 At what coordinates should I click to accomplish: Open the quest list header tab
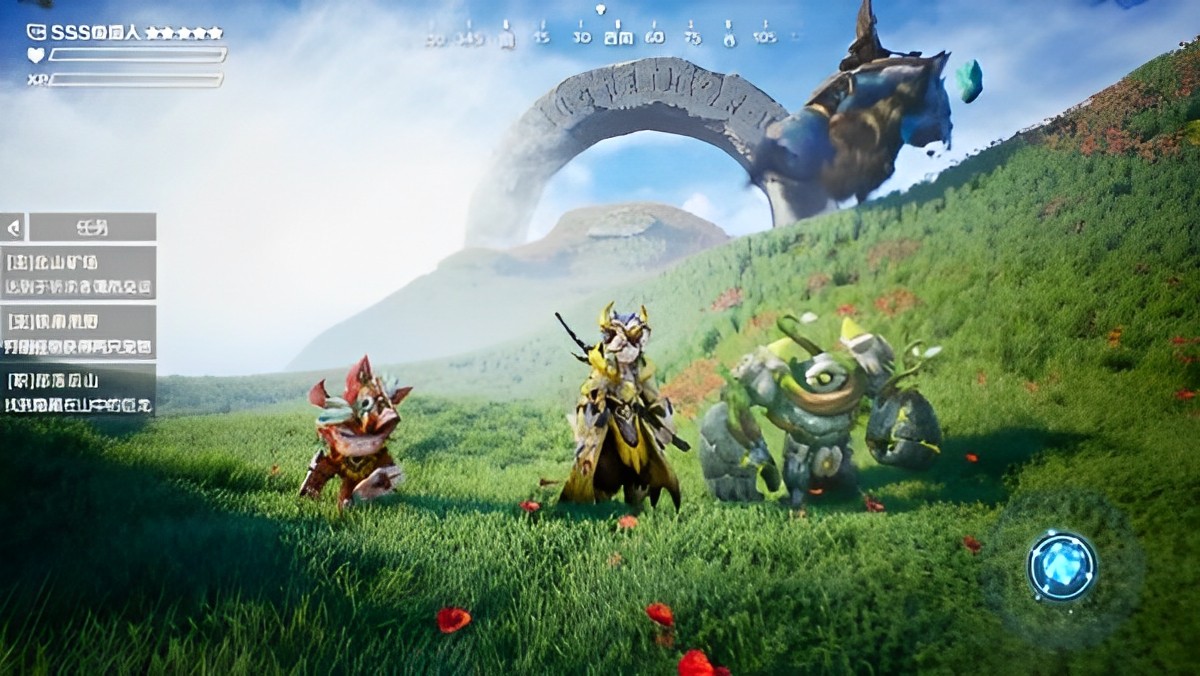click(x=92, y=227)
